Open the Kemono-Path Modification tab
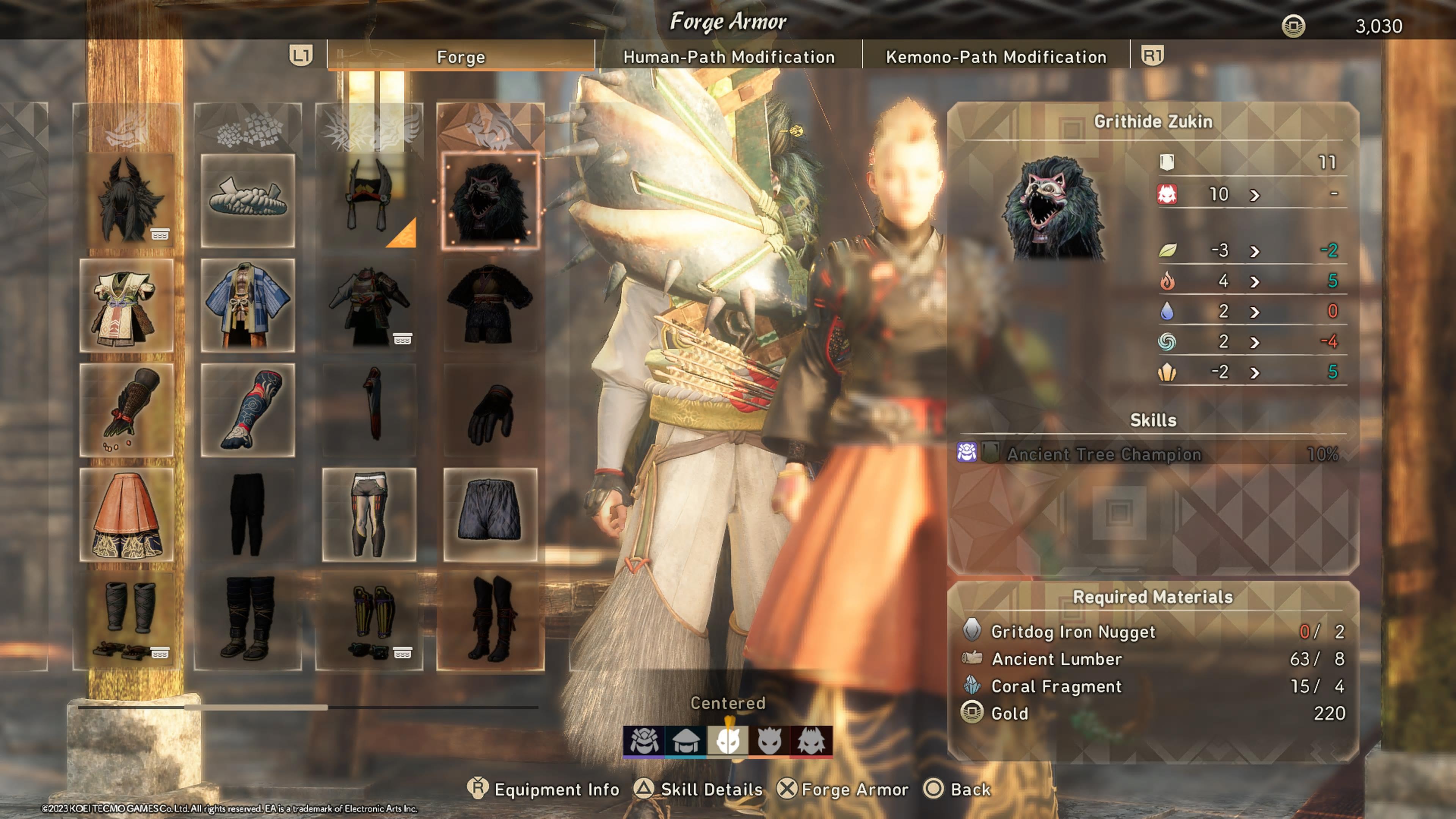The image size is (1456, 819). pyautogui.click(x=996, y=57)
